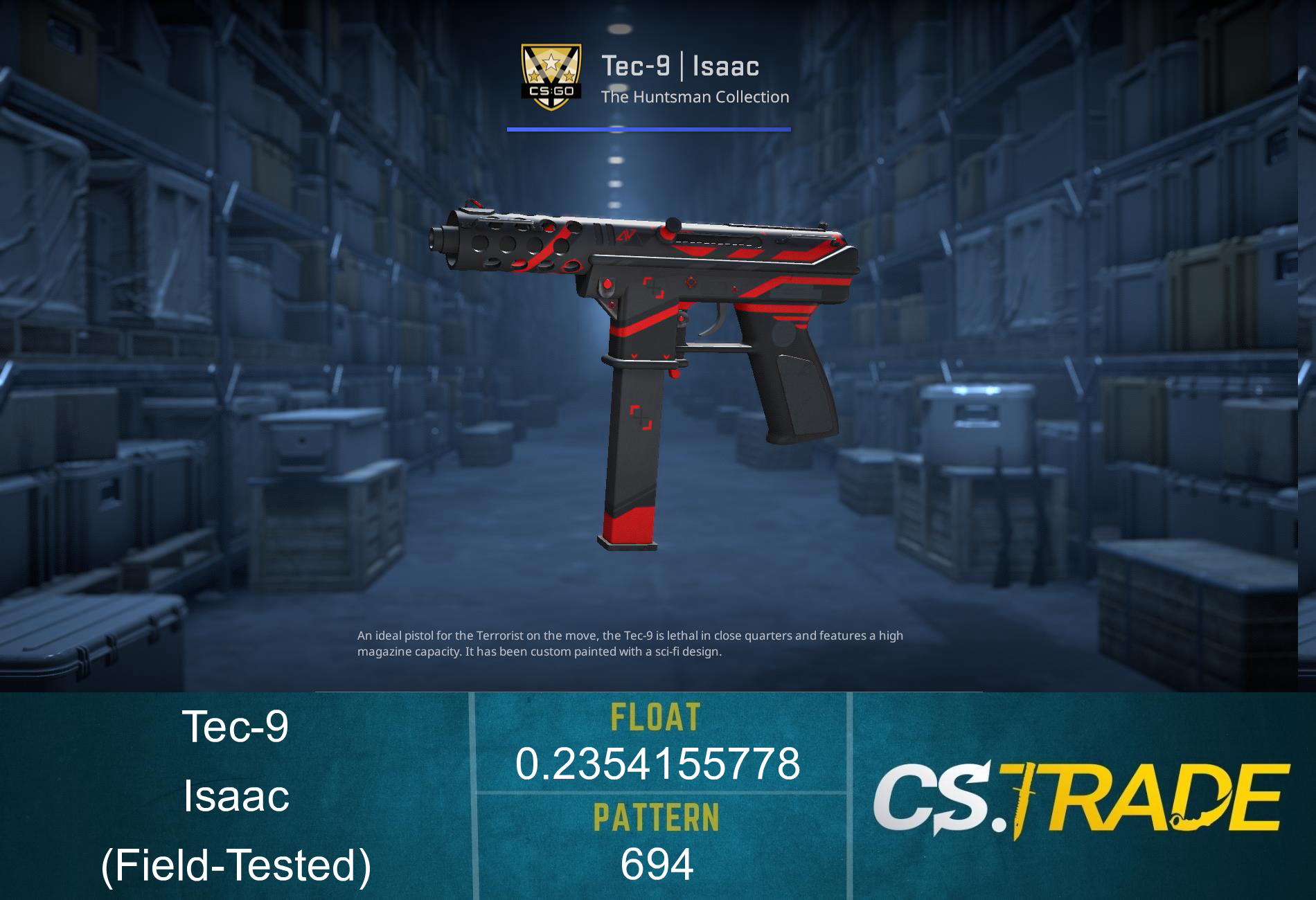Click the PATTERN section header
Screen dimensions: 1316x900
click(x=657, y=817)
